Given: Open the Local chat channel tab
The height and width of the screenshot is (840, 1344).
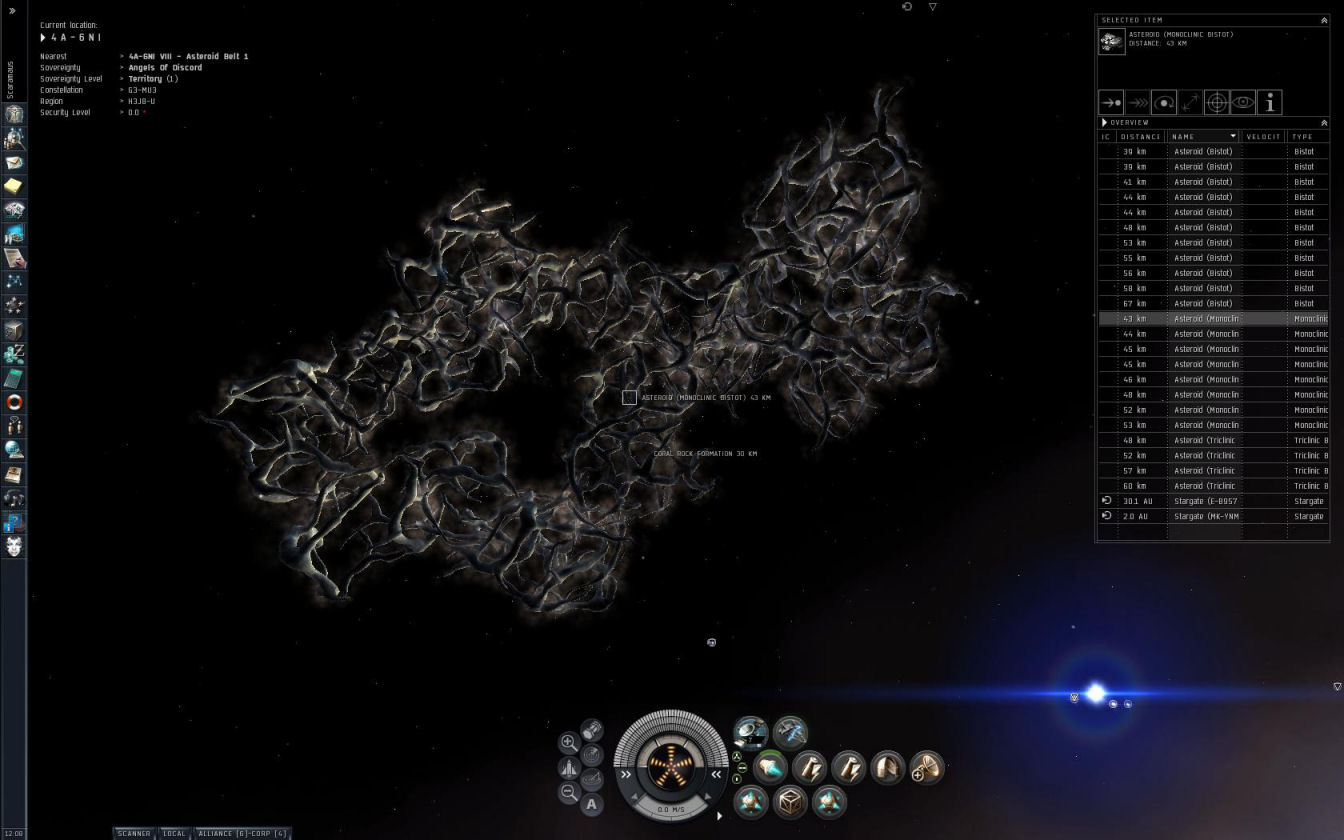Looking at the screenshot, I should click(x=174, y=833).
